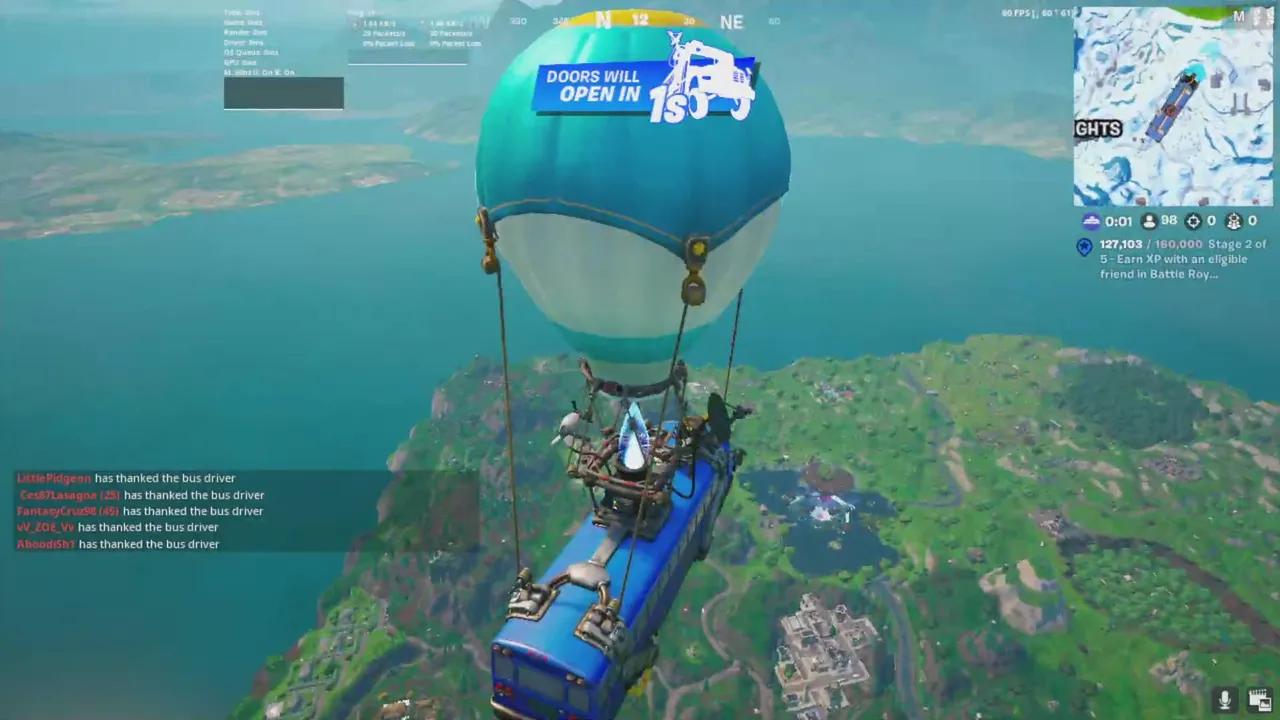Screen dimensions: 1280x720
Task: Toggle the M audio indicator near the minimap
Action: [x=1238, y=16]
